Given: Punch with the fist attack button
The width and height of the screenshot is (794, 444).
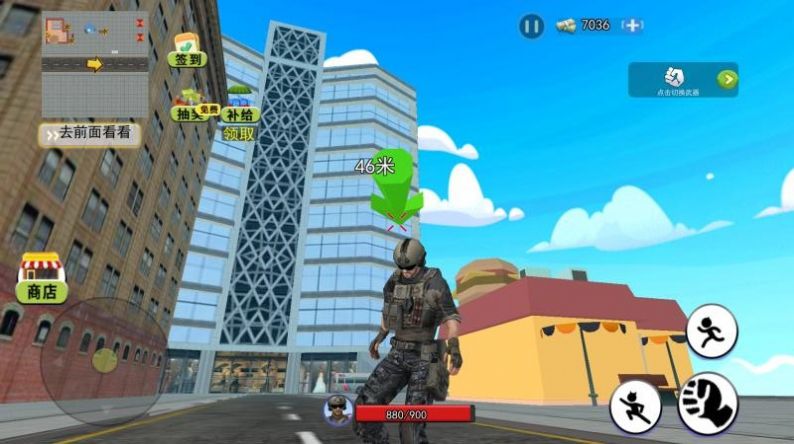Looking at the screenshot, I should click(708, 403).
